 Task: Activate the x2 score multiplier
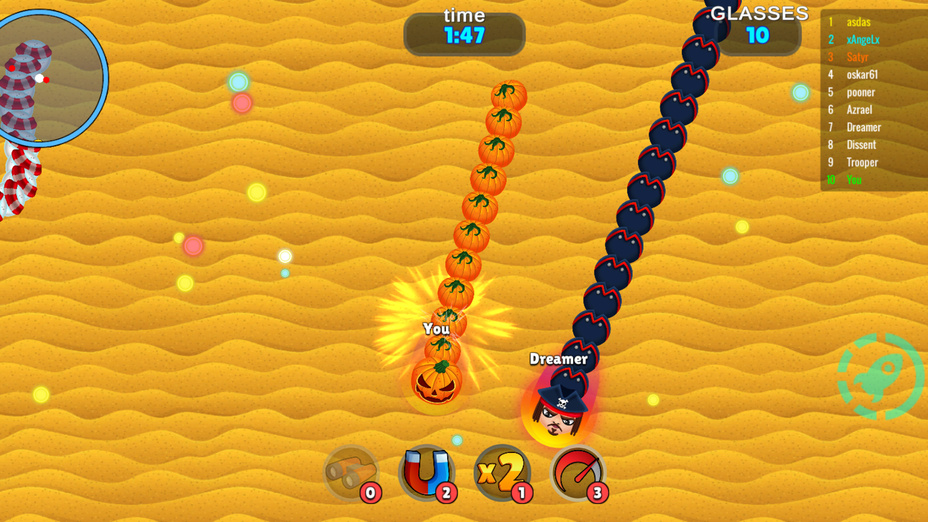click(502, 473)
